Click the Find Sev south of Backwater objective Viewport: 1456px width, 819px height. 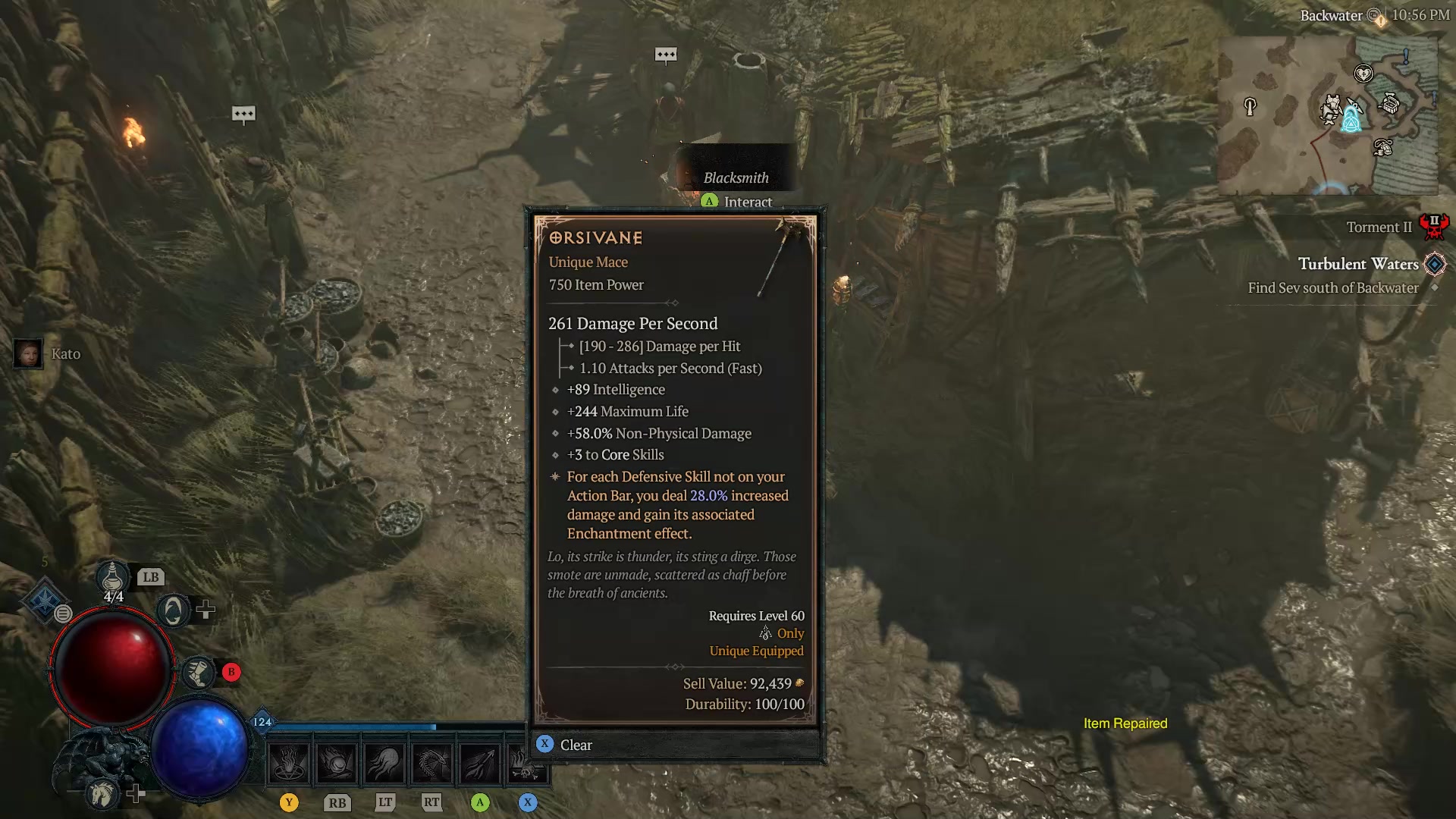pyautogui.click(x=1333, y=287)
